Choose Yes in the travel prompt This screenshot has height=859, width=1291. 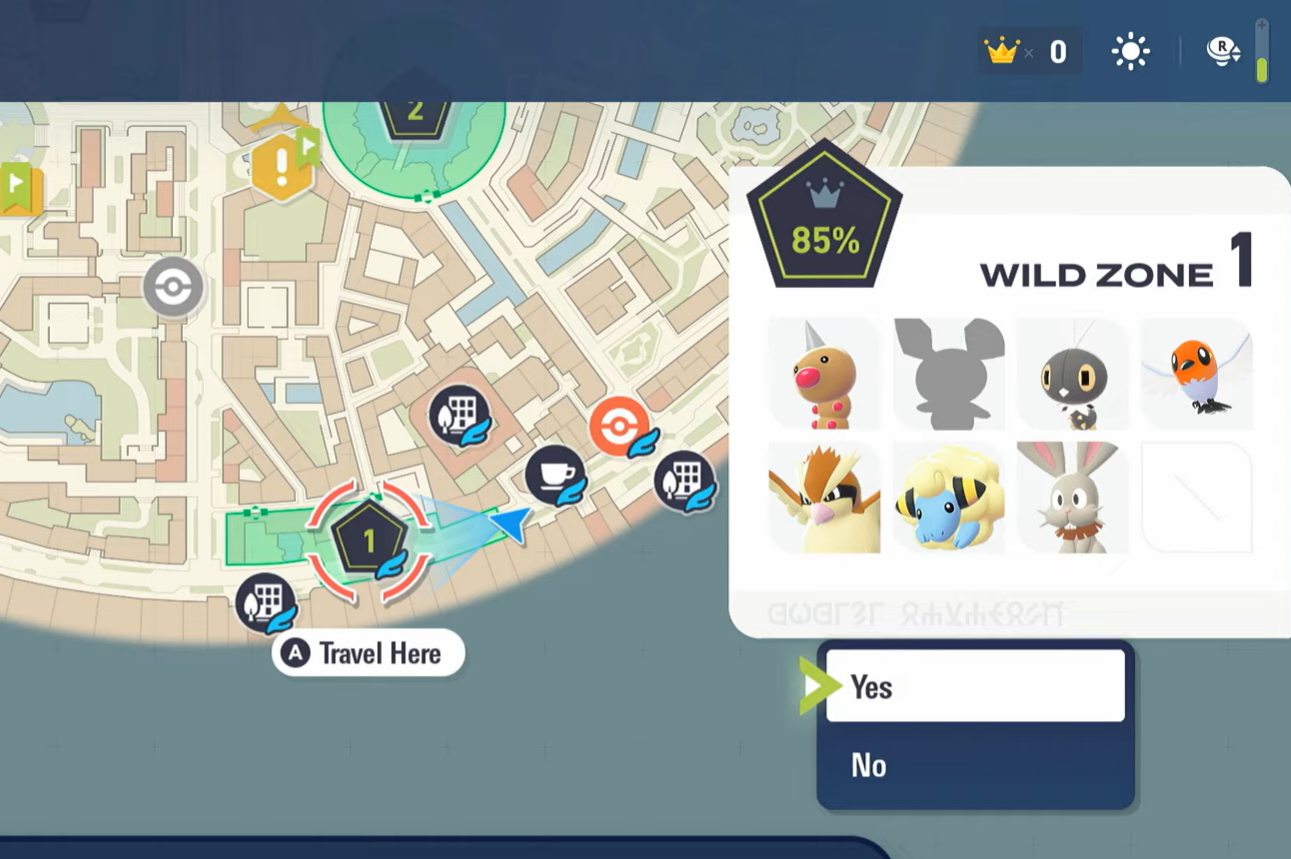[x=975, y=686]
